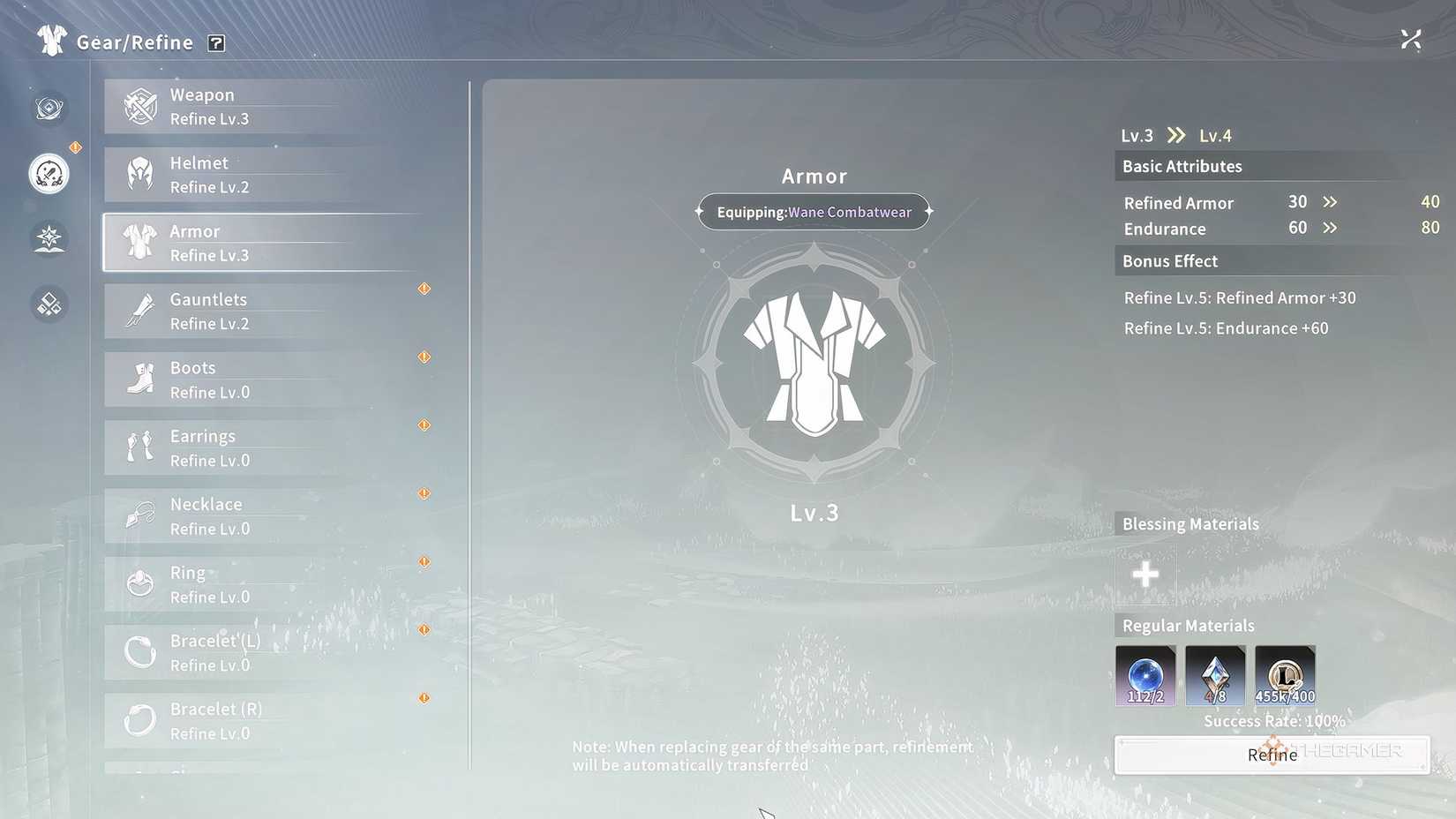
Task: Add a Blessing Material with the plus slot
Action: pos(1145,575)
